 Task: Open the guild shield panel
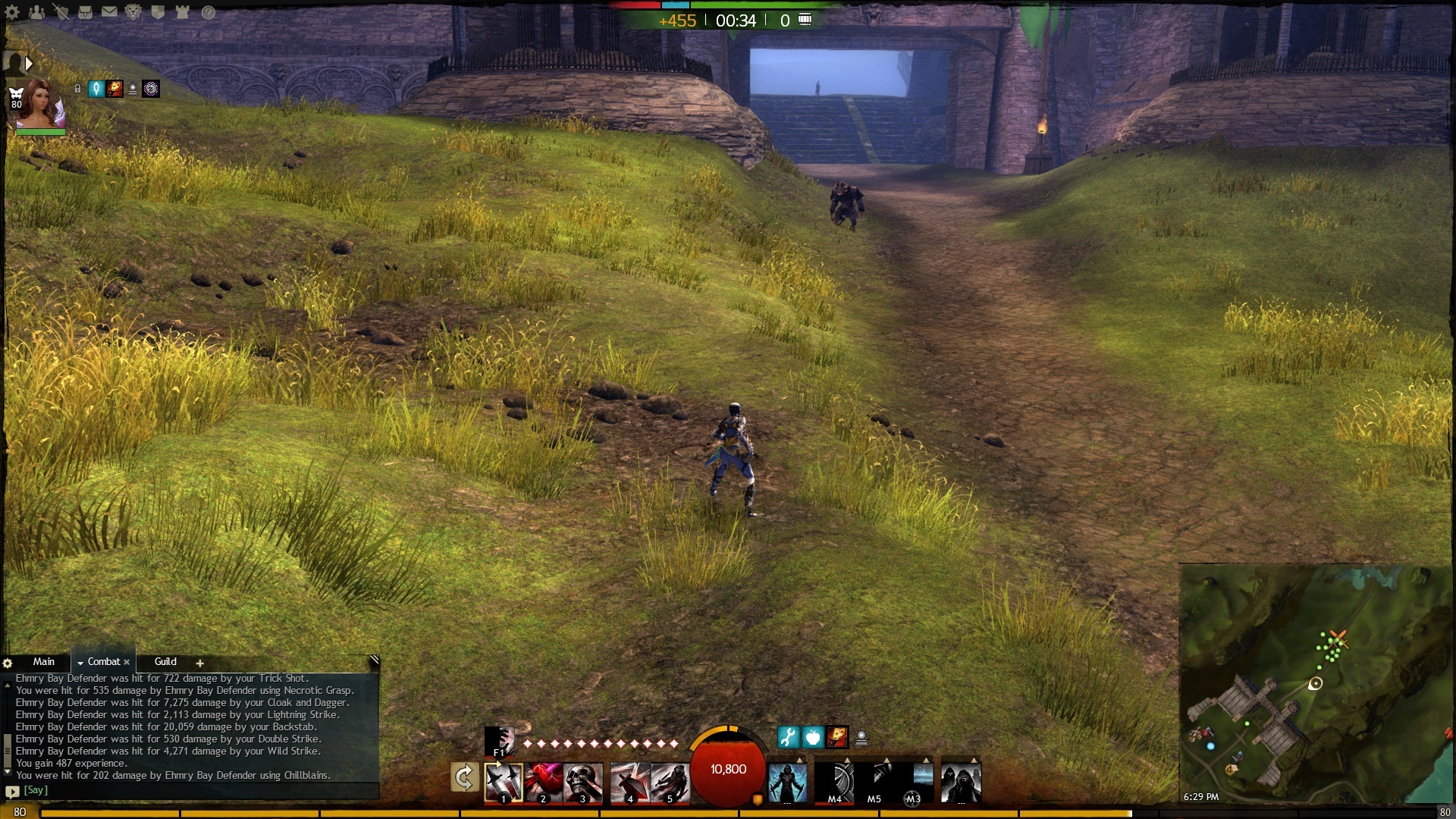[x=158, y=12]
